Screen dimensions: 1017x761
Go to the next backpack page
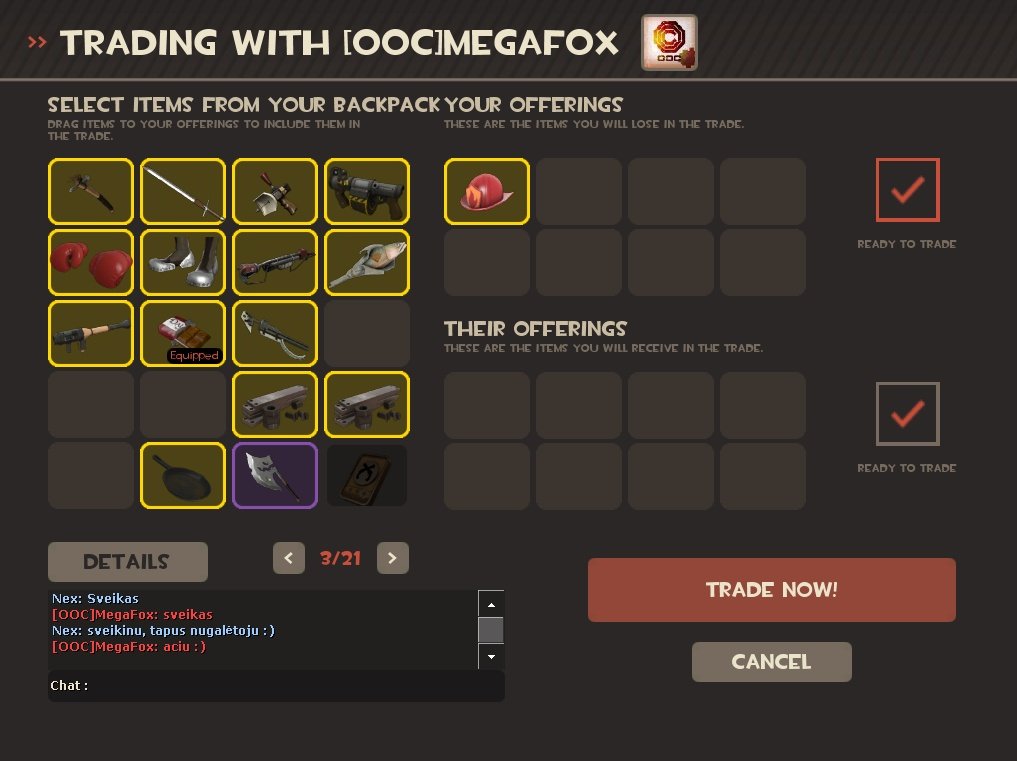[x=393, y=558]
